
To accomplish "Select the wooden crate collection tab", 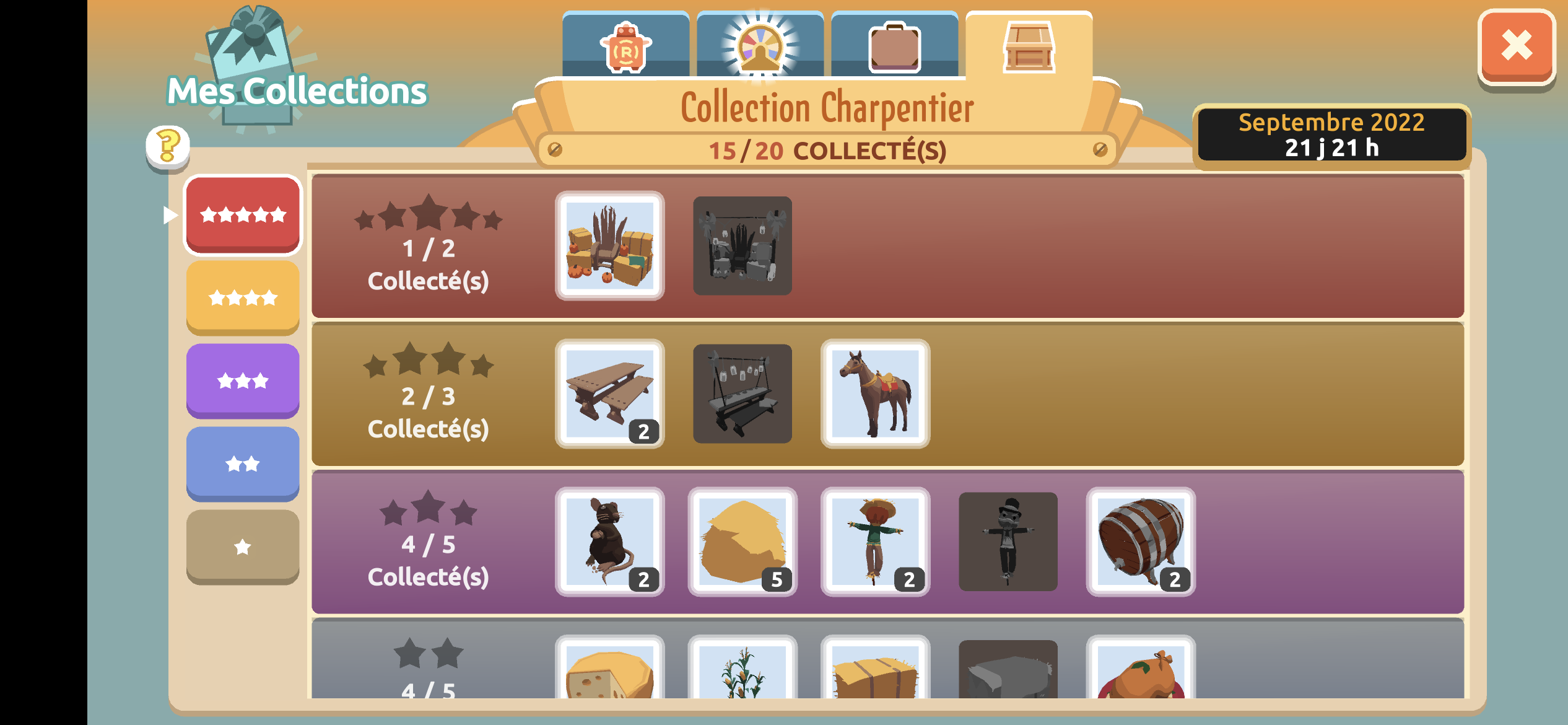I will tap(1029, 47).
